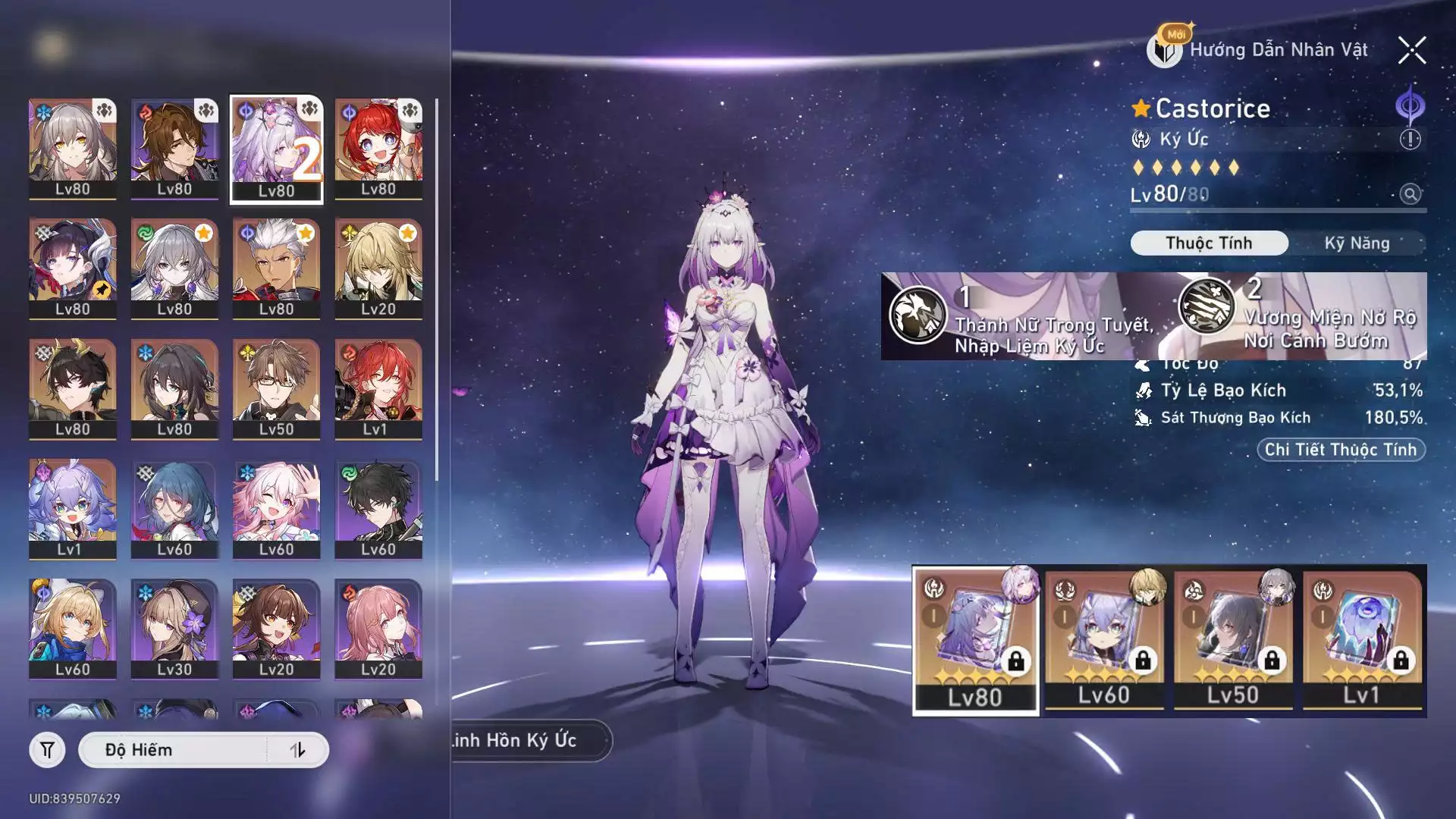Click the path info exclamation icon
Viewport: 1456px width, 819px height.
pyautogui.click(x=1410, y=140)
